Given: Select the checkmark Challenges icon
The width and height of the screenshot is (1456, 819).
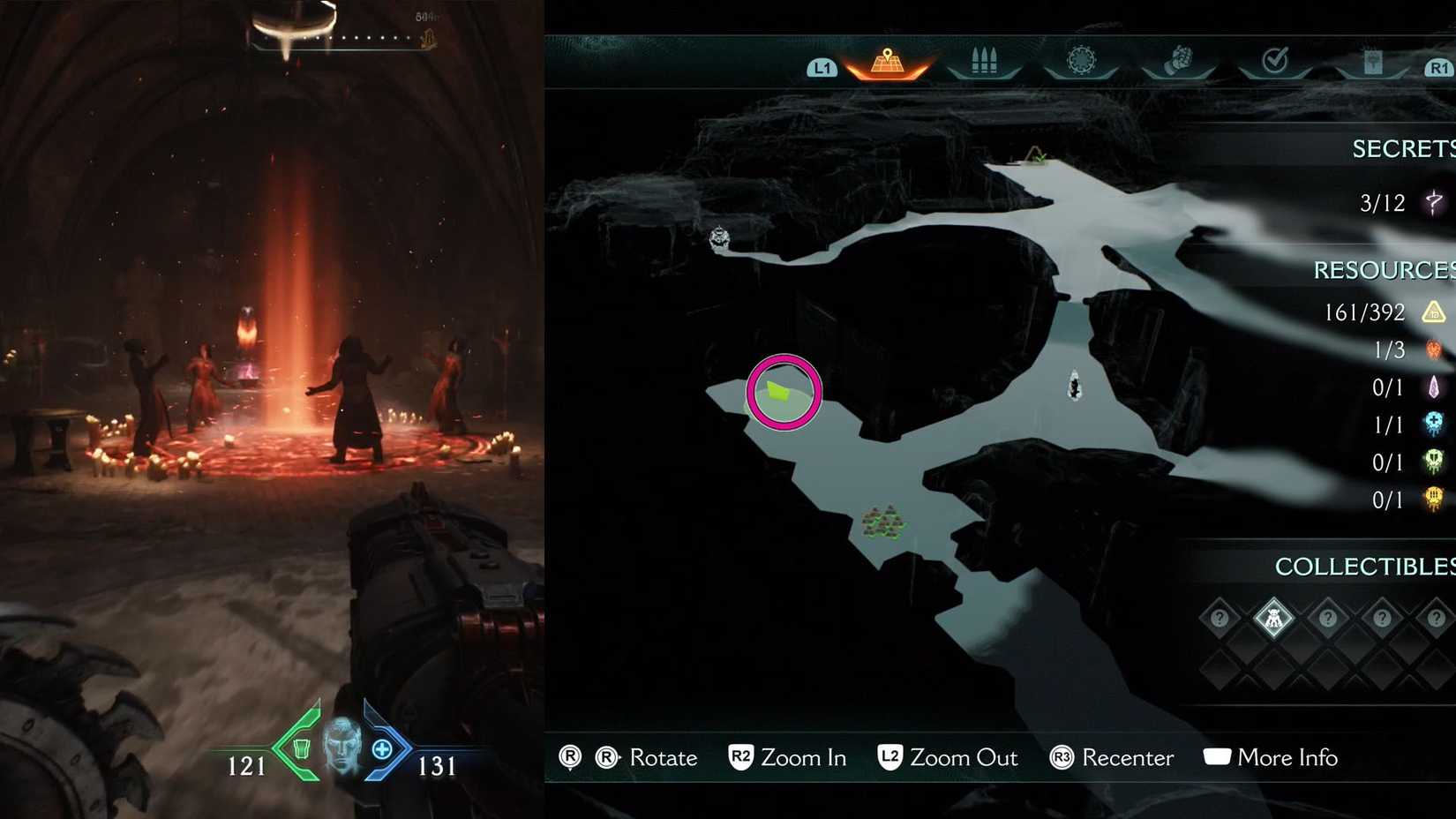Looking at the screenshot, I should (x=1276, y=60).
